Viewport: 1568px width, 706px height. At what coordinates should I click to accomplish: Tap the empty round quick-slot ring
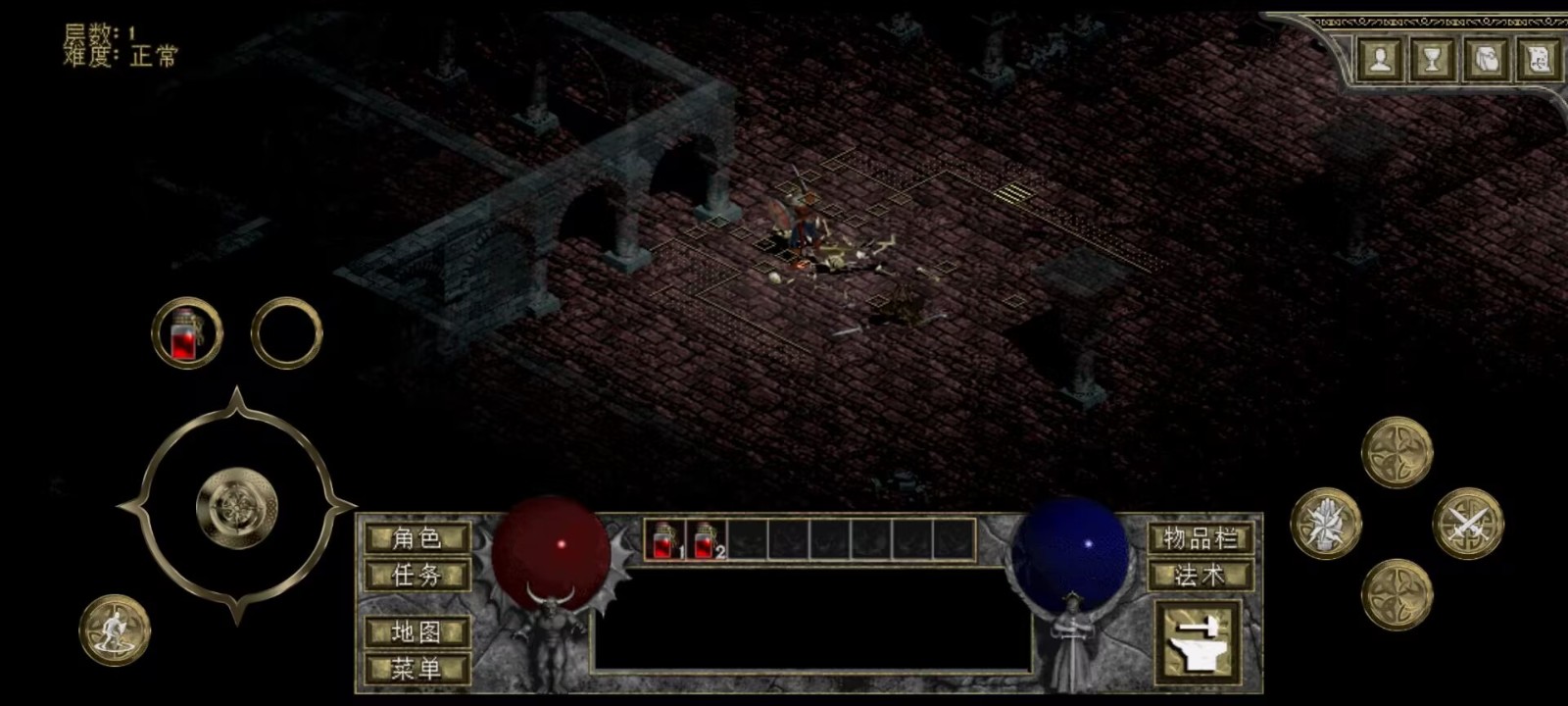click(286, 333)
